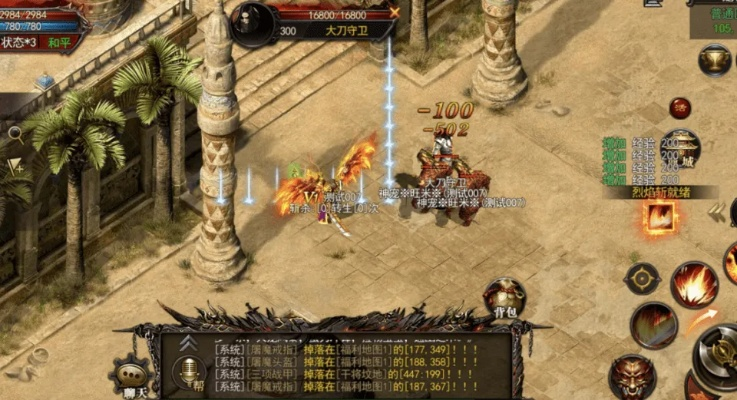Use the red slash skill icon
Viewport: 737px width, 400px height.
653,325
